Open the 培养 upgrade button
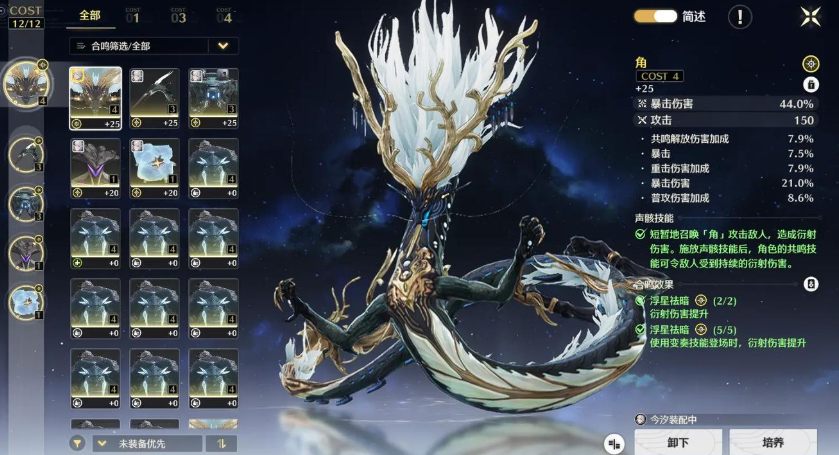The height and width of the screenshot is (455, 839). [x=773, y=442]
